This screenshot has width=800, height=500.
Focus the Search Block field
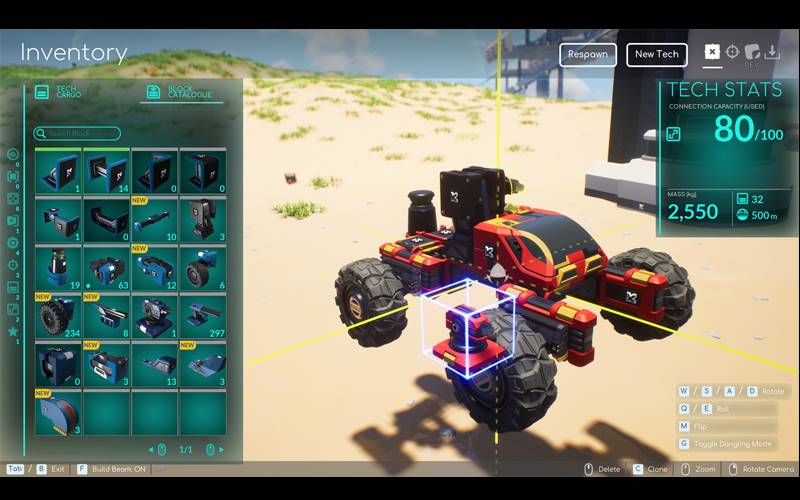[x=78, y=133]
